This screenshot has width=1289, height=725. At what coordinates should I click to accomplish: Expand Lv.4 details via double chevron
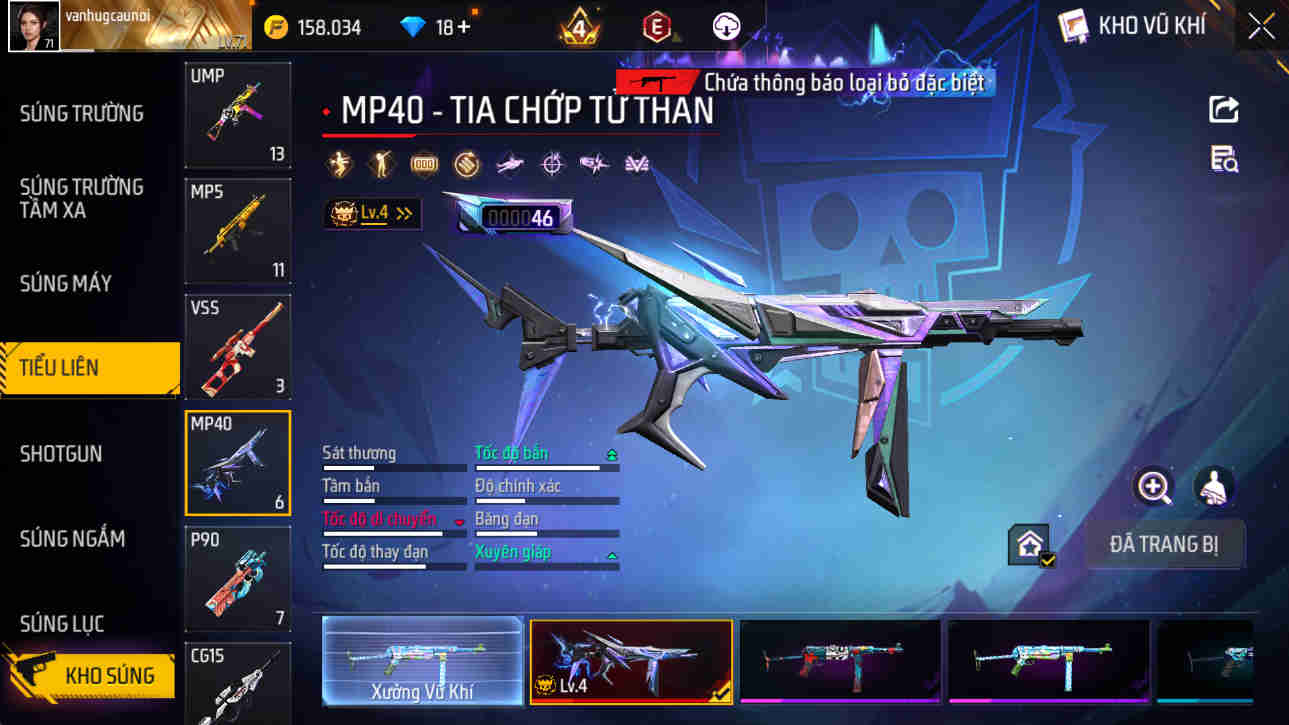click(x=404, y=213)
